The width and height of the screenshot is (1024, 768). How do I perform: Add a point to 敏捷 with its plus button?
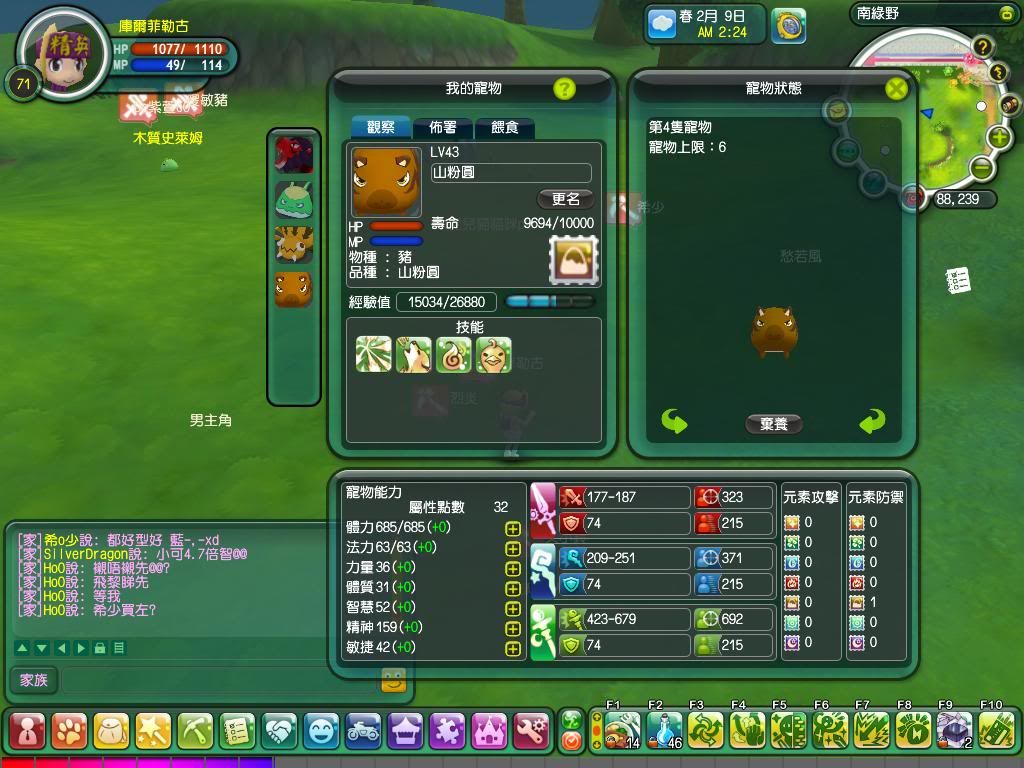pos(513,648)
